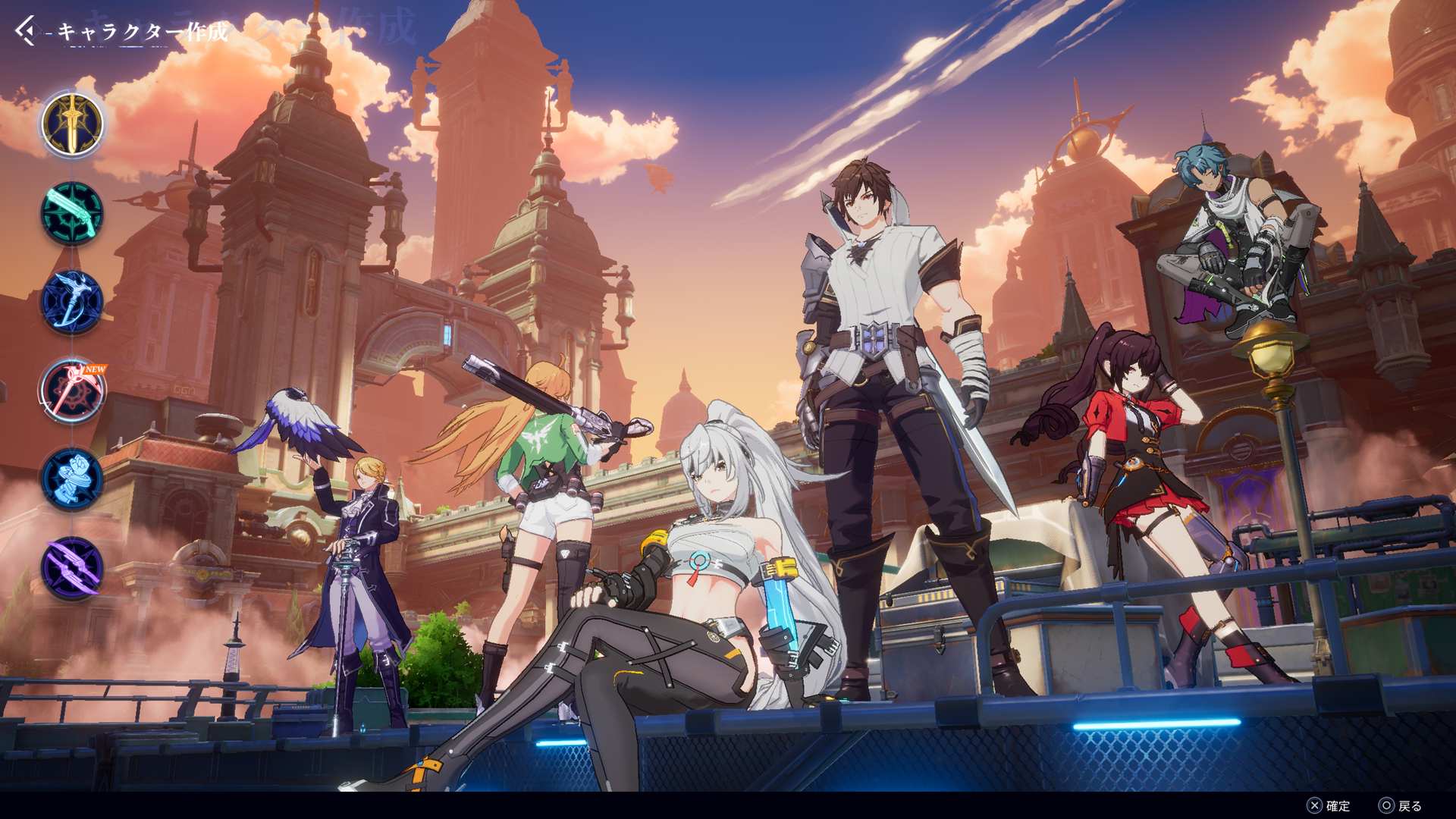The width and height of the screenshot is (1456, 819).
Task: Go back using the top-left arrow
Action: (x=25, y=31)
